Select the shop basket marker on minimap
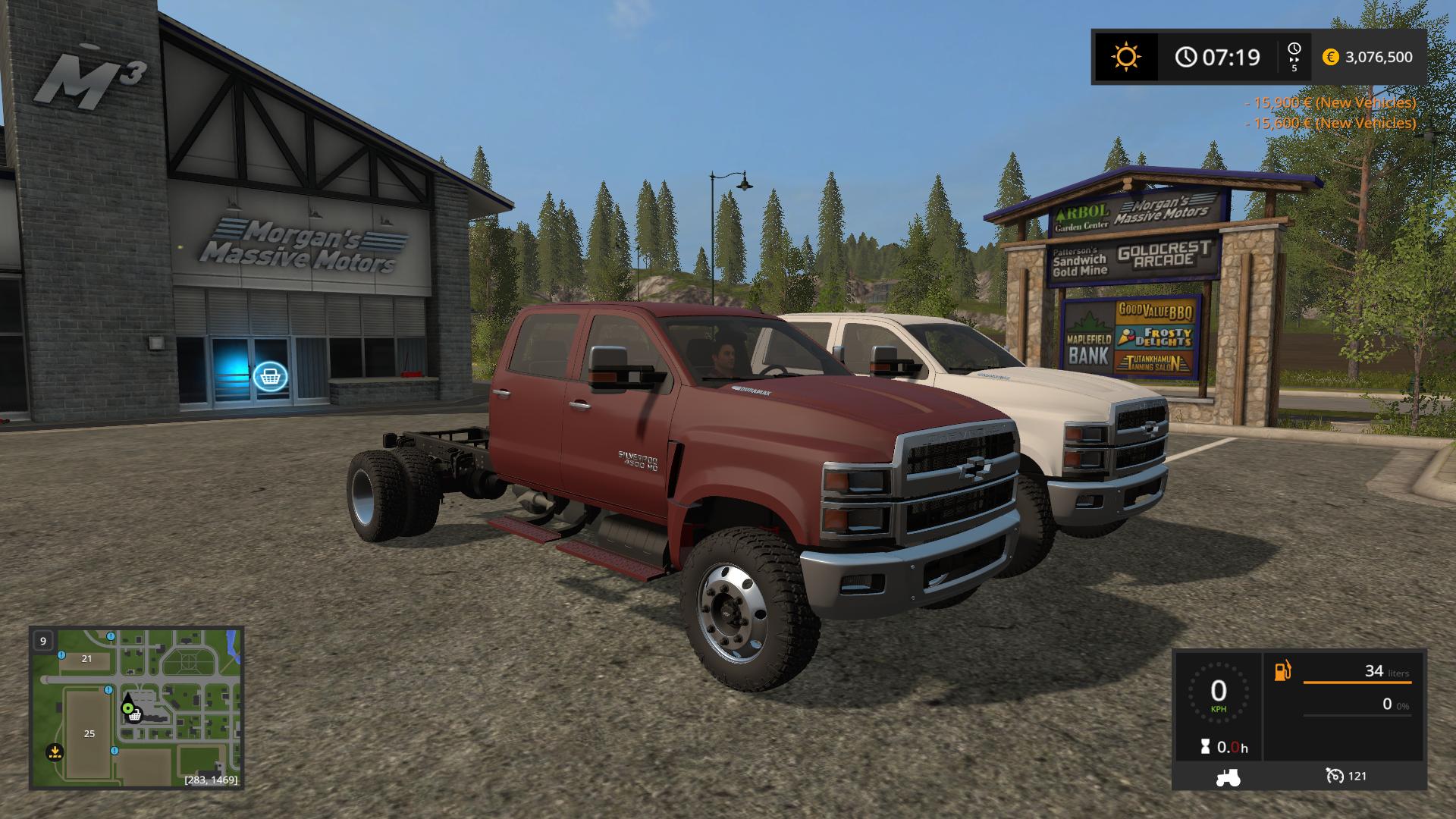The image size is (1456, 819). (x=135, y=714)
